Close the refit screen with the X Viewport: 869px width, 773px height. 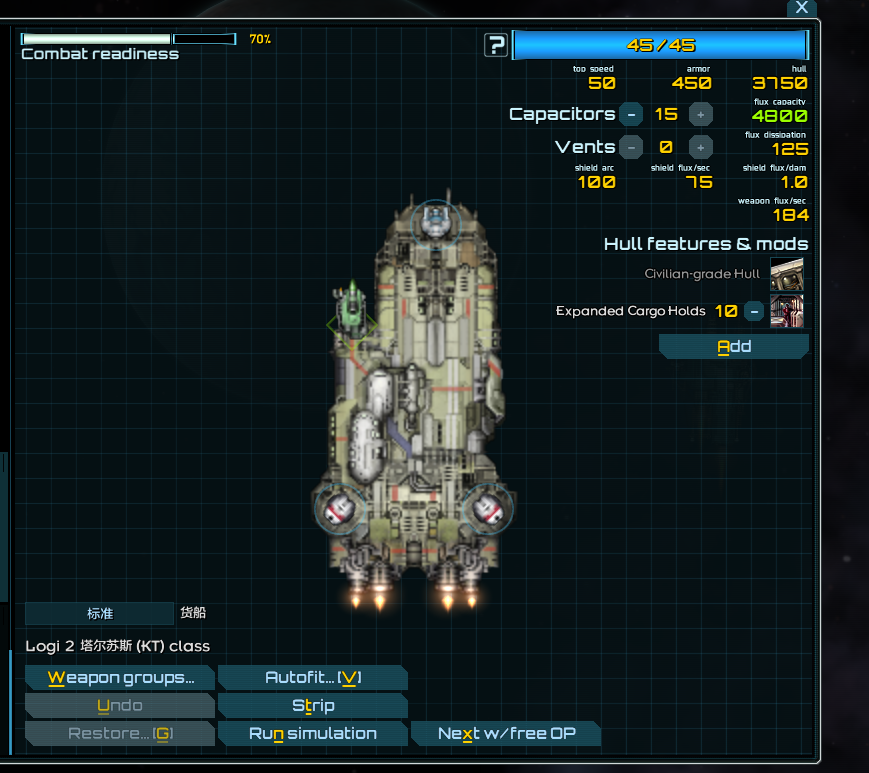pos(801,8)
